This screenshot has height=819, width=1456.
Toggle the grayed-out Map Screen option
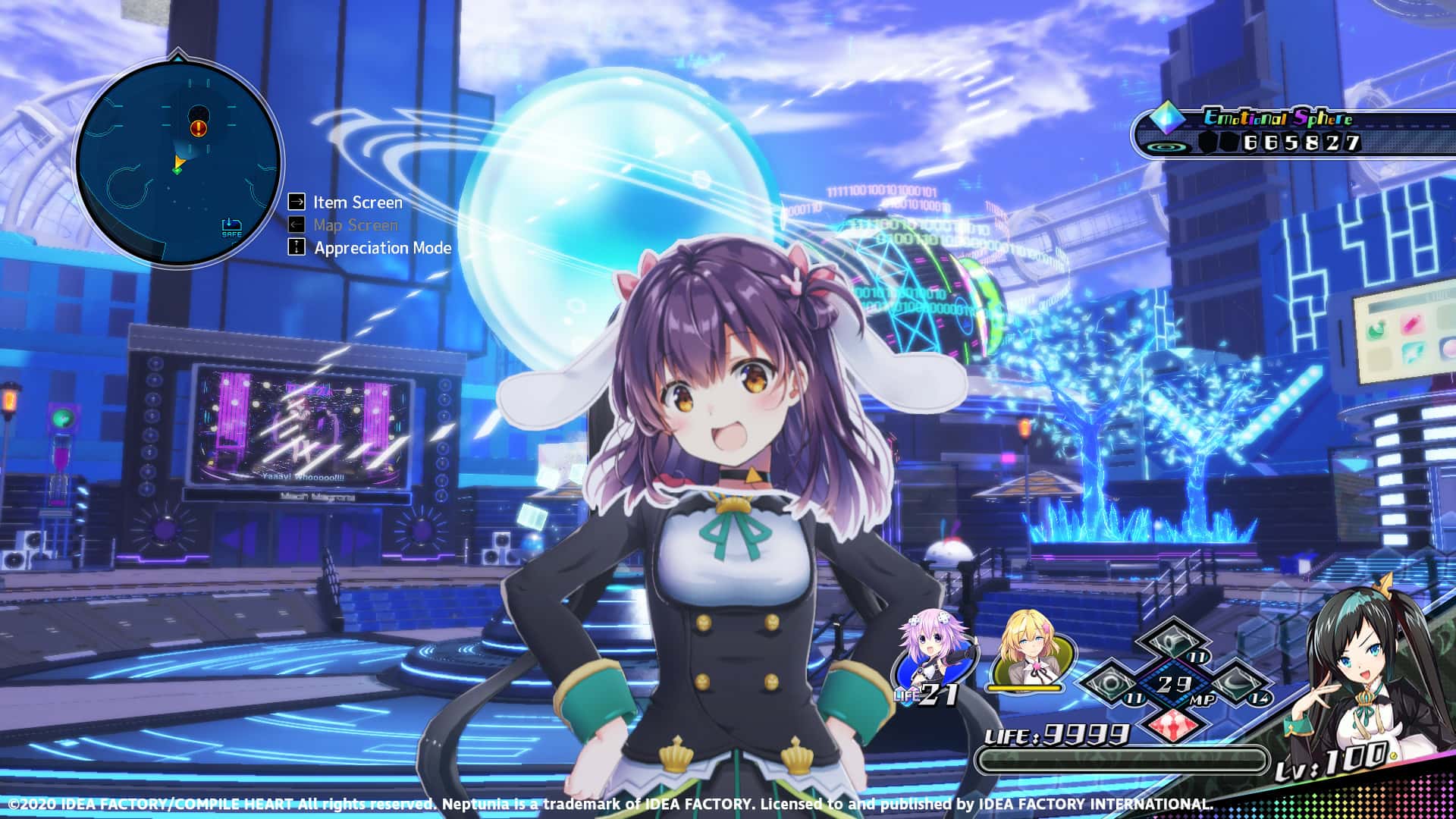pyautogui.click(x=357, y=225)
